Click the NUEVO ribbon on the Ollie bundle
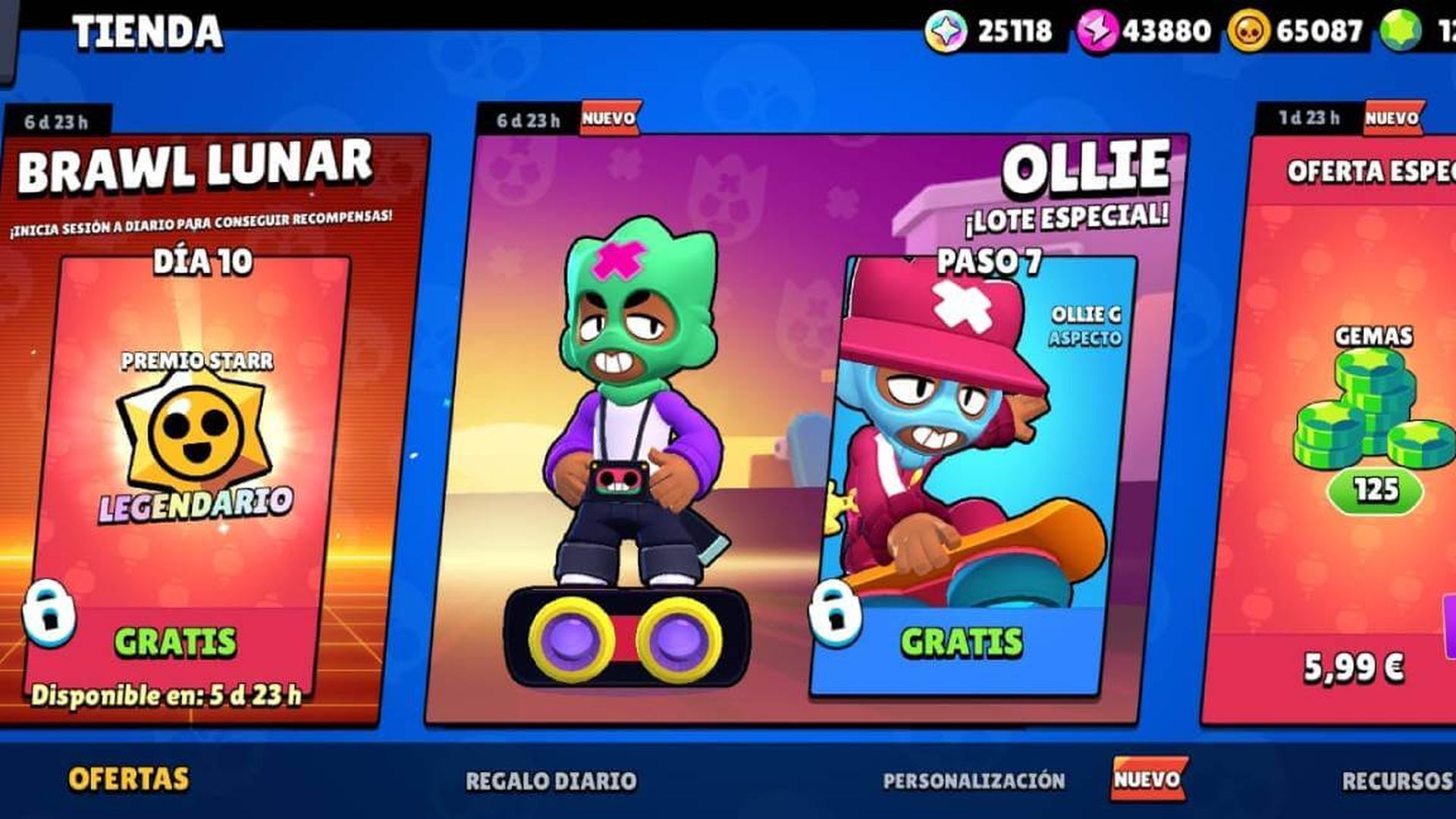The height and width of the screenshot is (819, 1456). coord(609,118)
